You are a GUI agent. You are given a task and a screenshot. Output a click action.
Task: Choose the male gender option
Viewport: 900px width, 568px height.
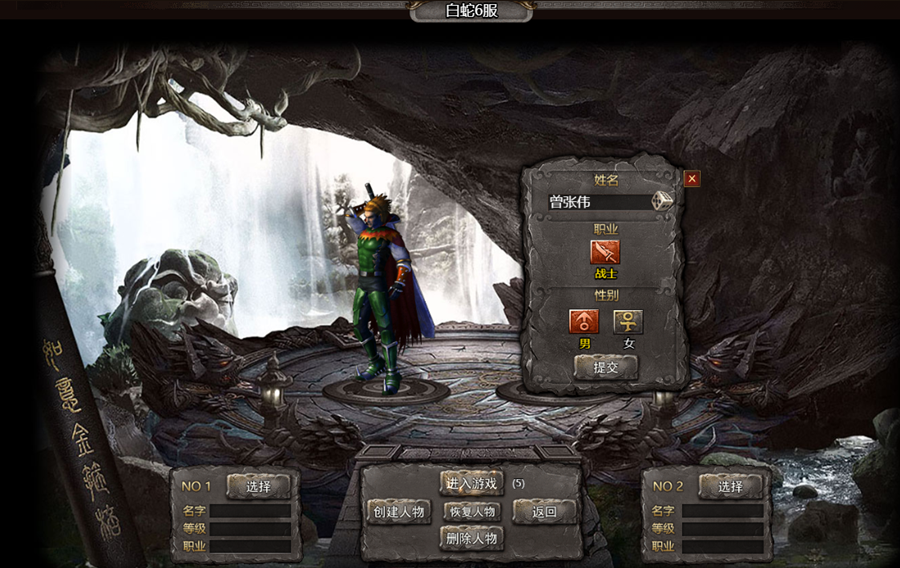(x=584, y=322)
